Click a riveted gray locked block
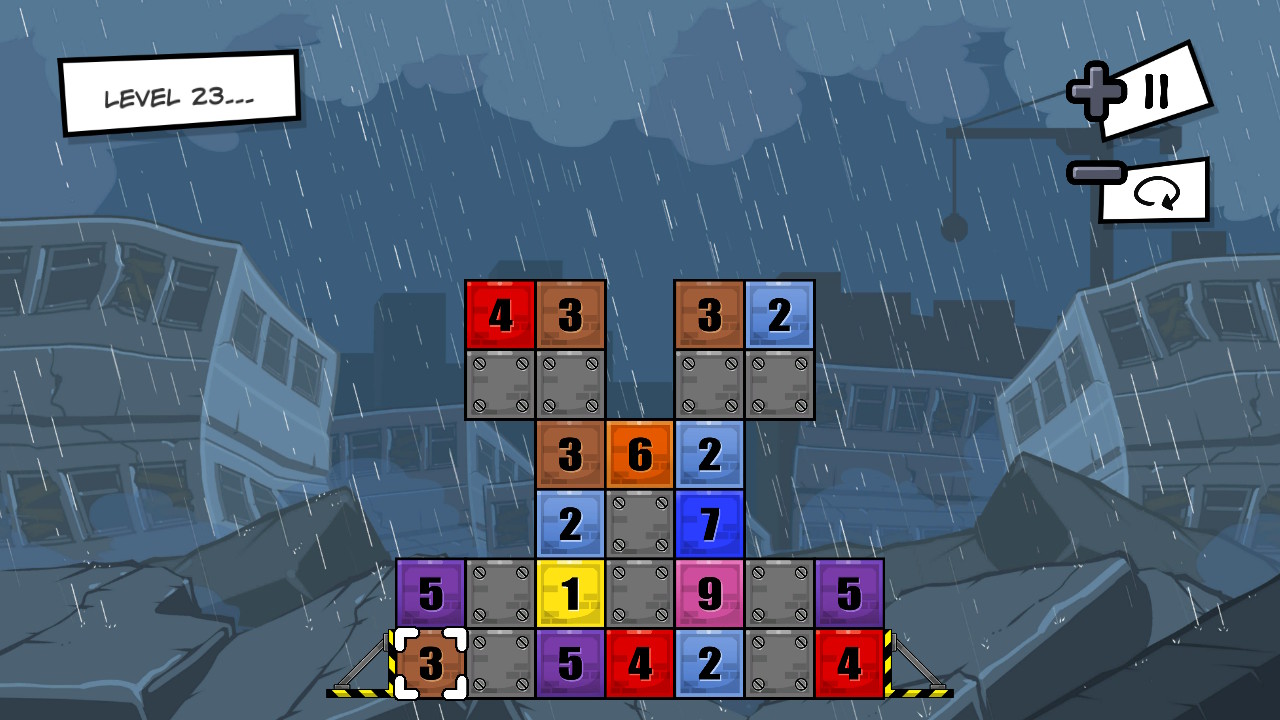Viewport: 1280px width, 720px height. click(x=499, y=385)
